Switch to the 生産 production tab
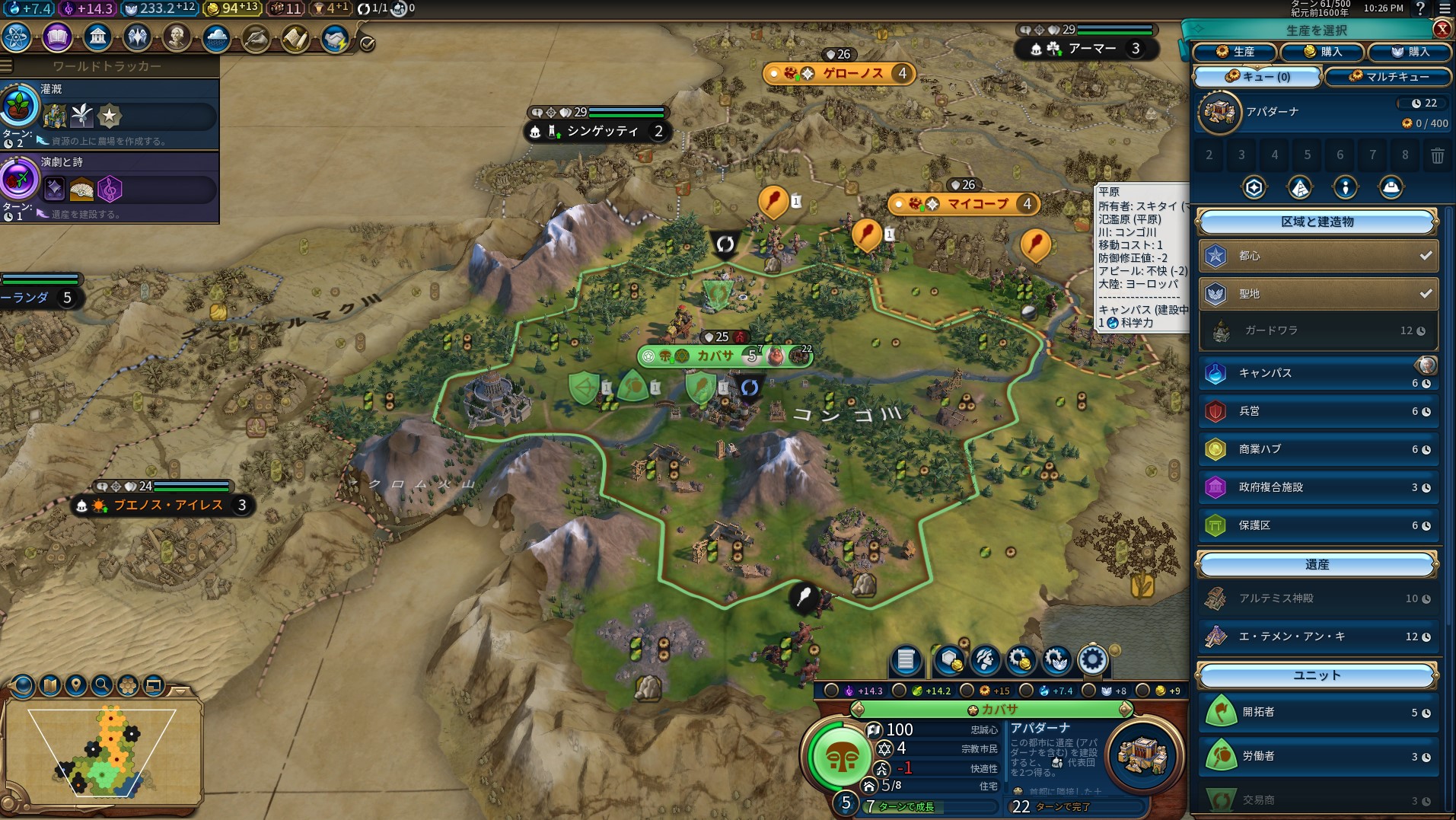The width and height of the screenshot is (1456, 820). pyautogui.click(x=1235, y=52)
